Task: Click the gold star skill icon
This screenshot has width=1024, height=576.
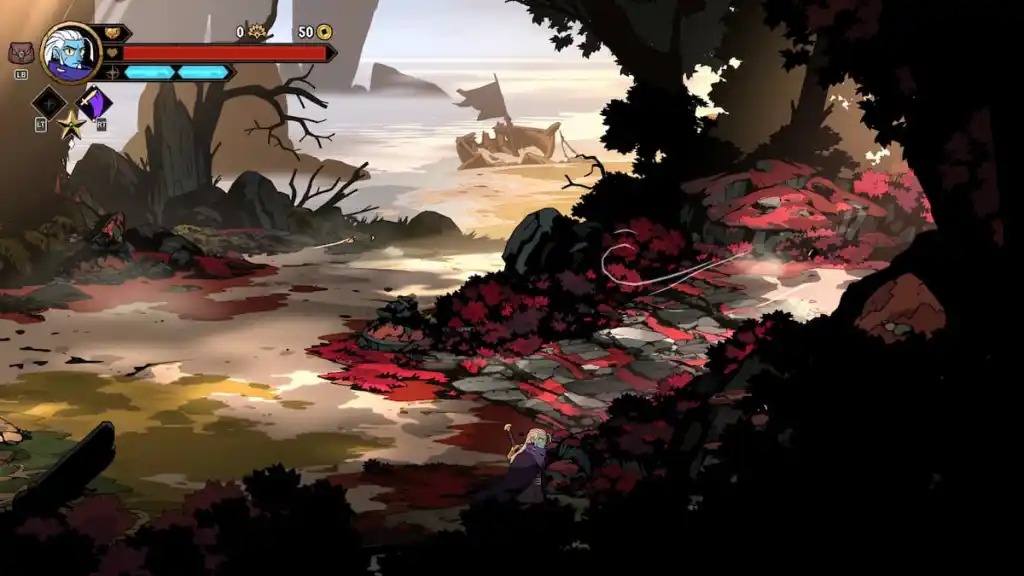Action: [71, 125]
